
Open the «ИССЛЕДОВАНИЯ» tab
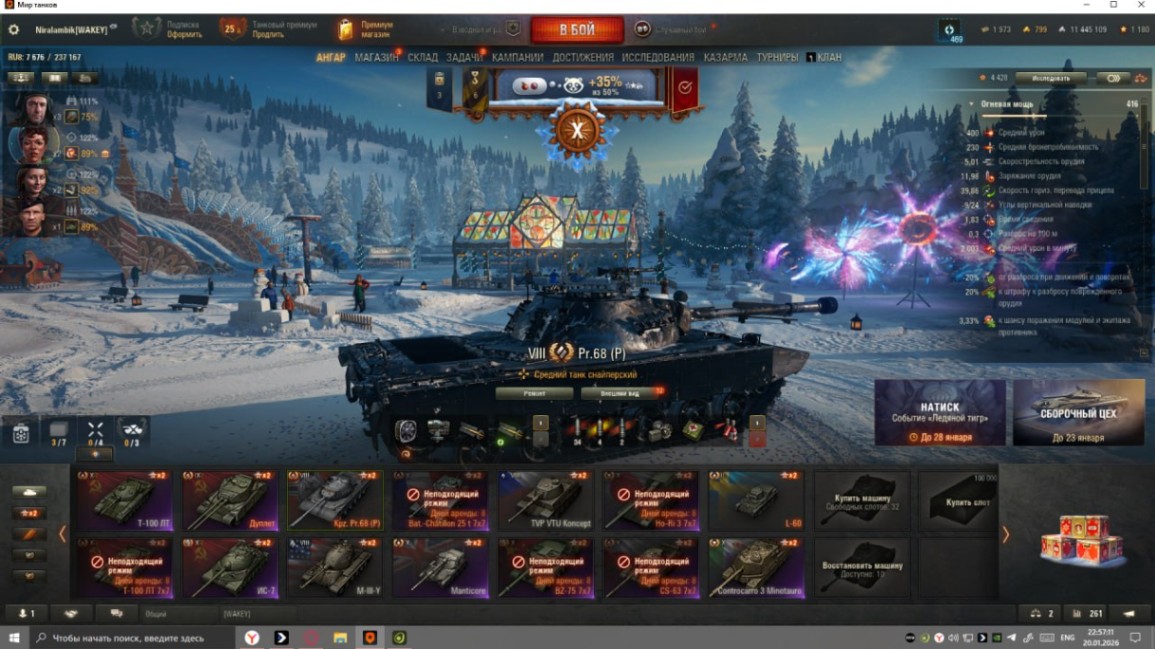[658, 58]
